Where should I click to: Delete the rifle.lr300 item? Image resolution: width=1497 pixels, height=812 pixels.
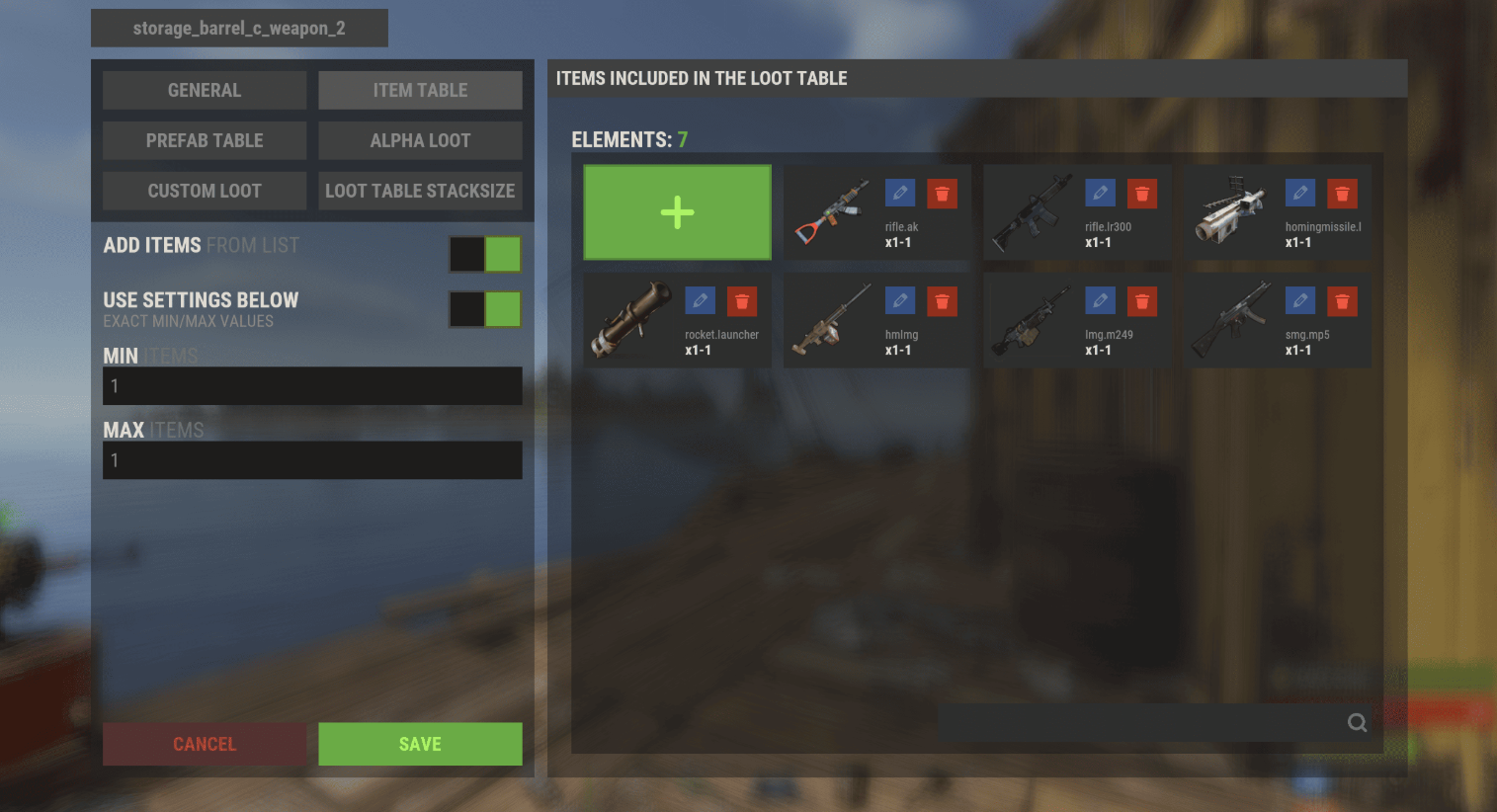point(1142,194)
